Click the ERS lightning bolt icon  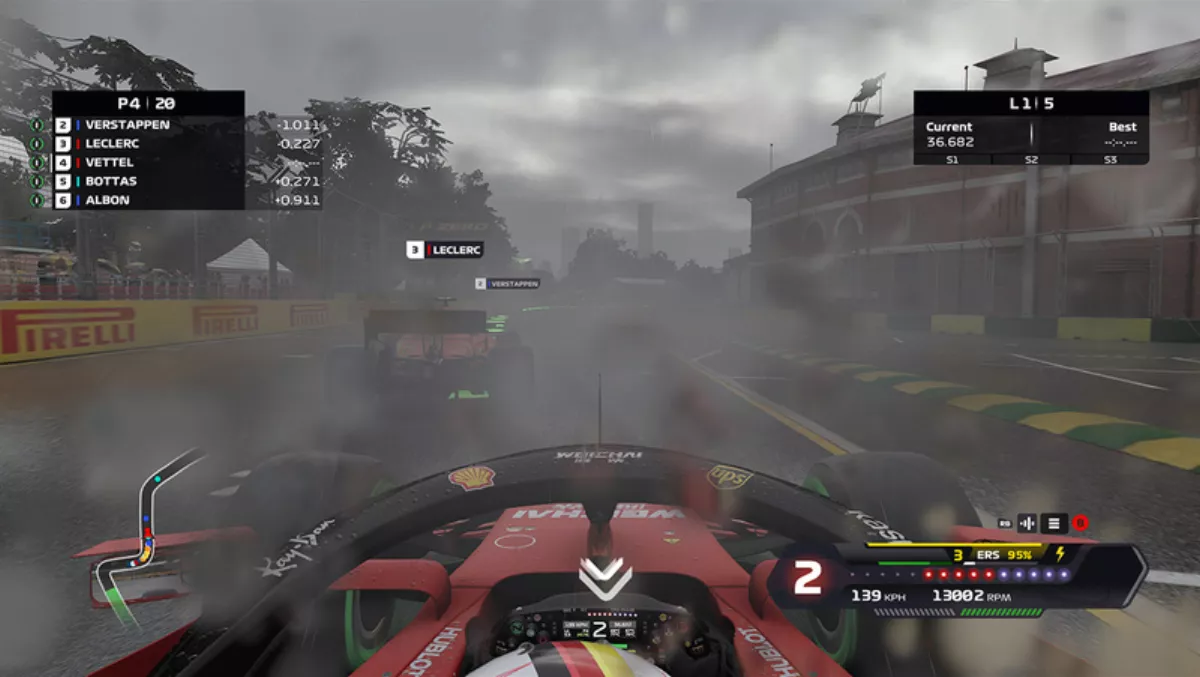(1060, 553)
